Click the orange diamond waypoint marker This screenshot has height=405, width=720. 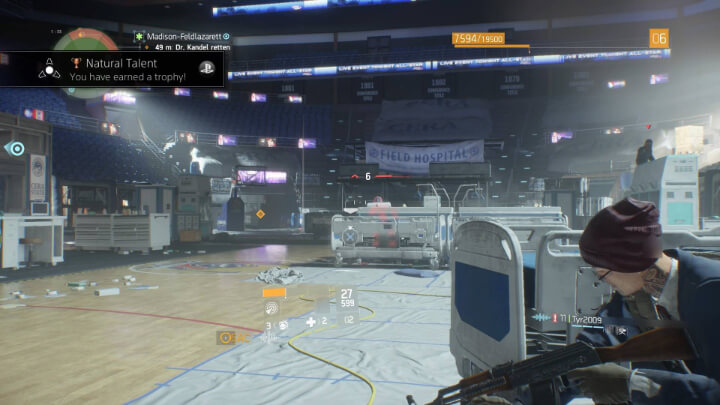click(261, 214)
